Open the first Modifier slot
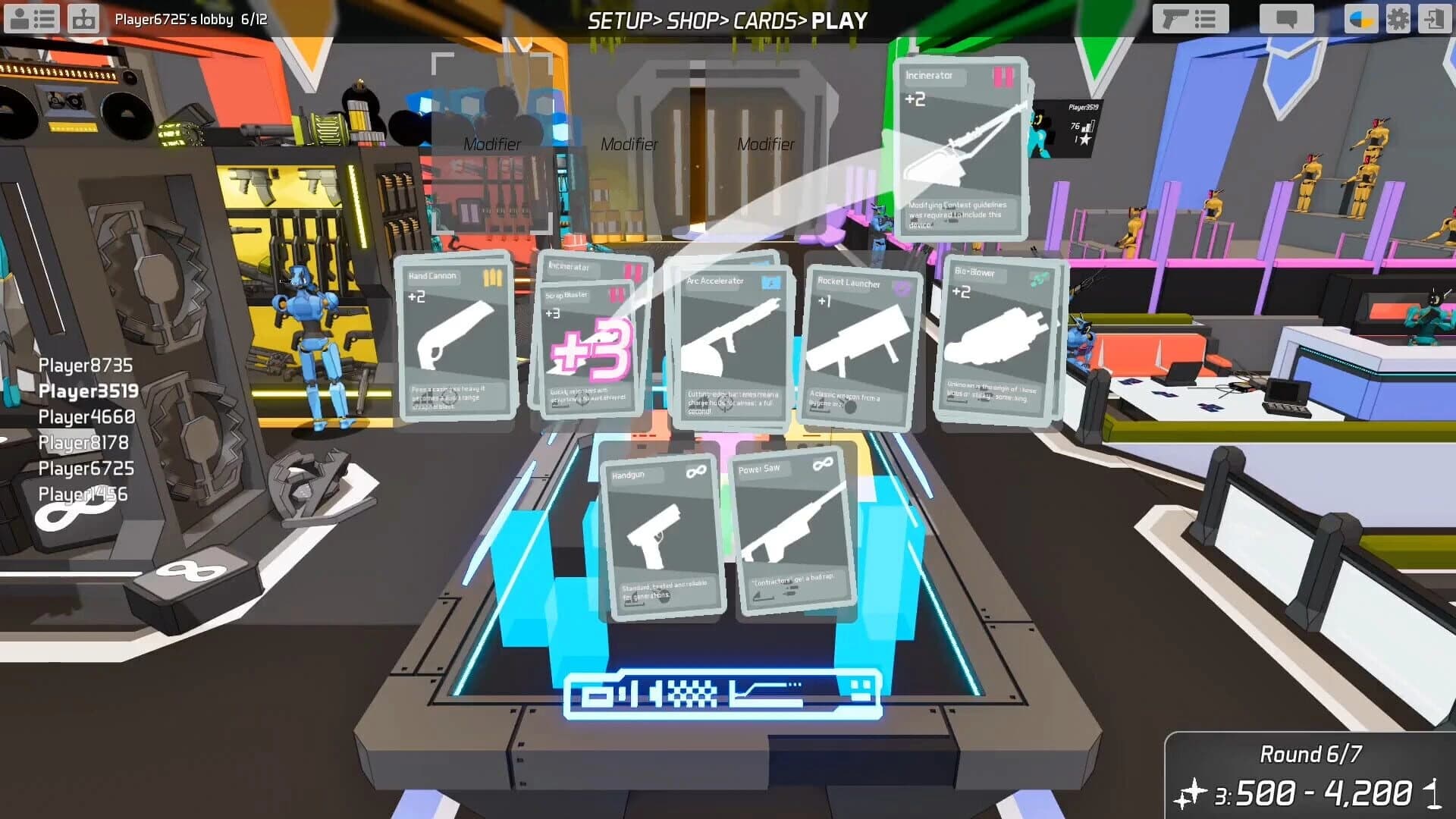 click(x=493, y=143)
